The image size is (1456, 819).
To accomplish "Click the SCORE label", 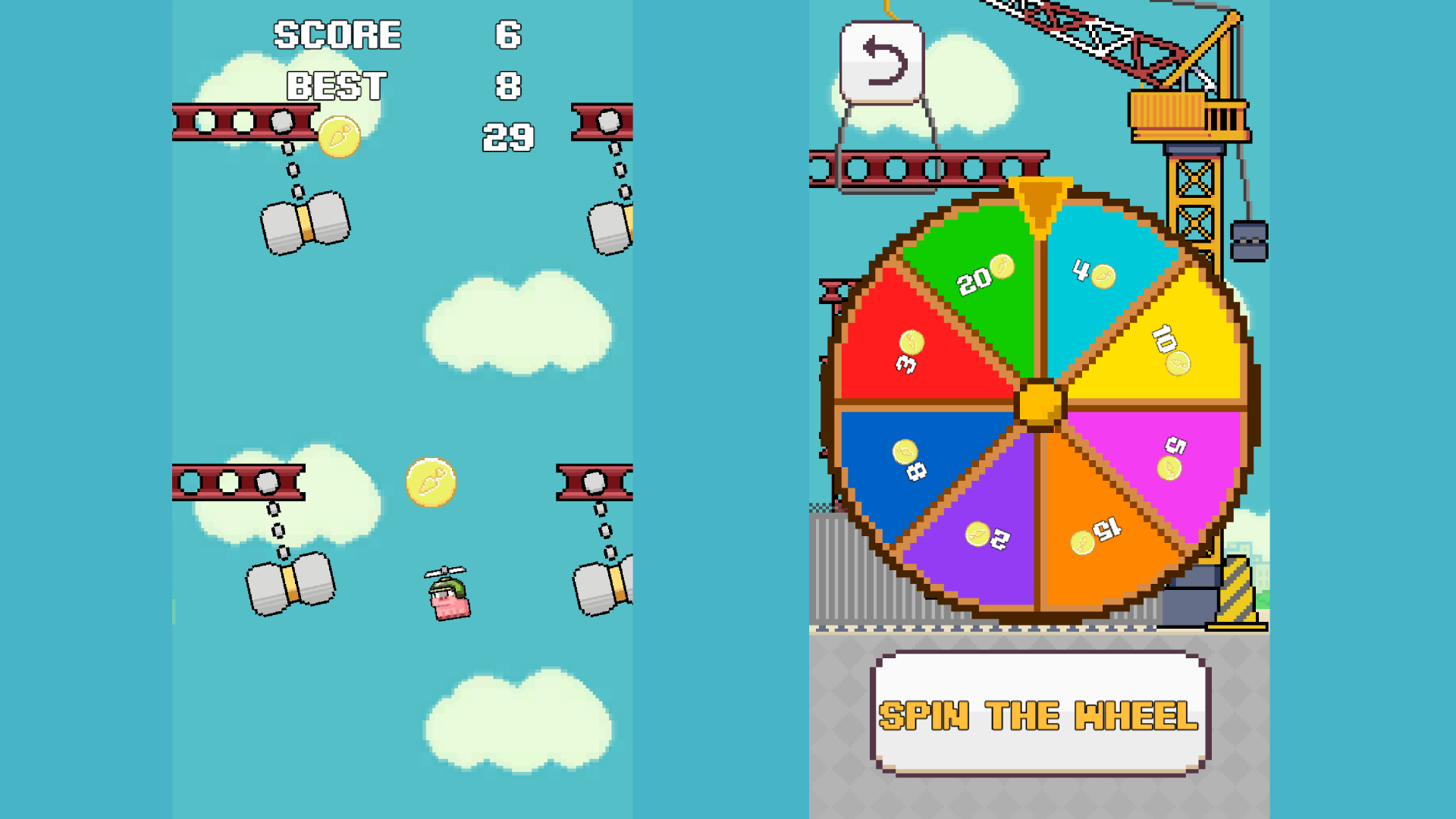I will (x=337, y=34).
